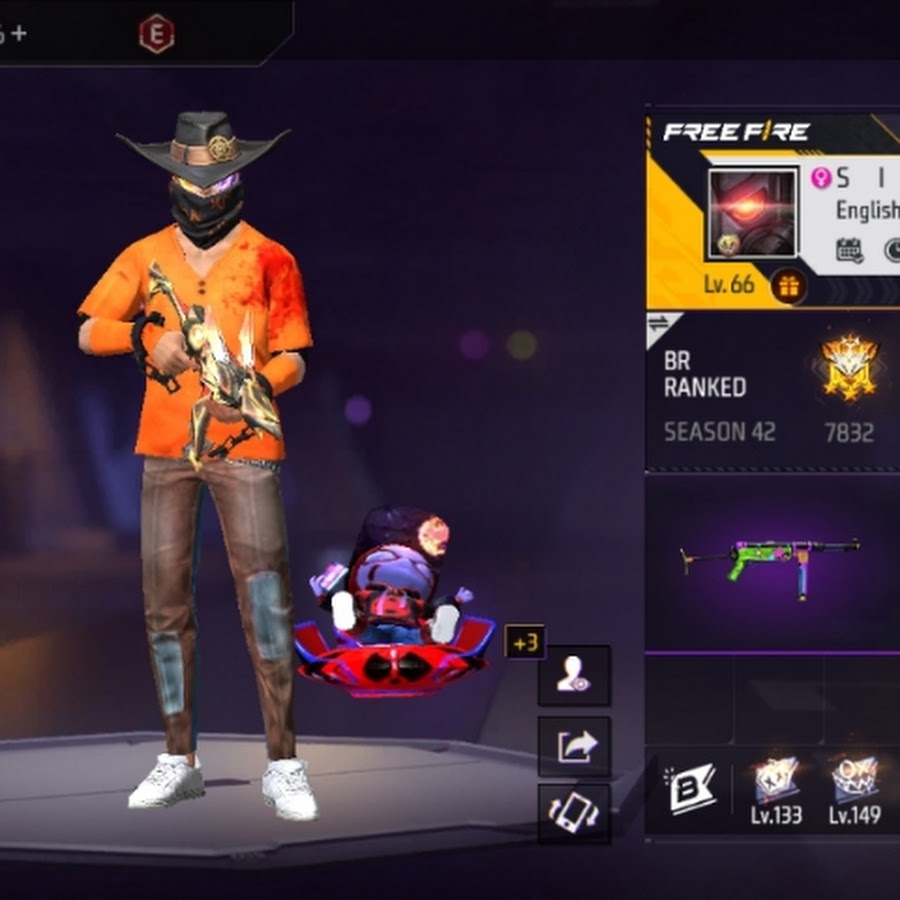
Task: Open the Booyah Pass flag icon
Action: pos(692,789)
